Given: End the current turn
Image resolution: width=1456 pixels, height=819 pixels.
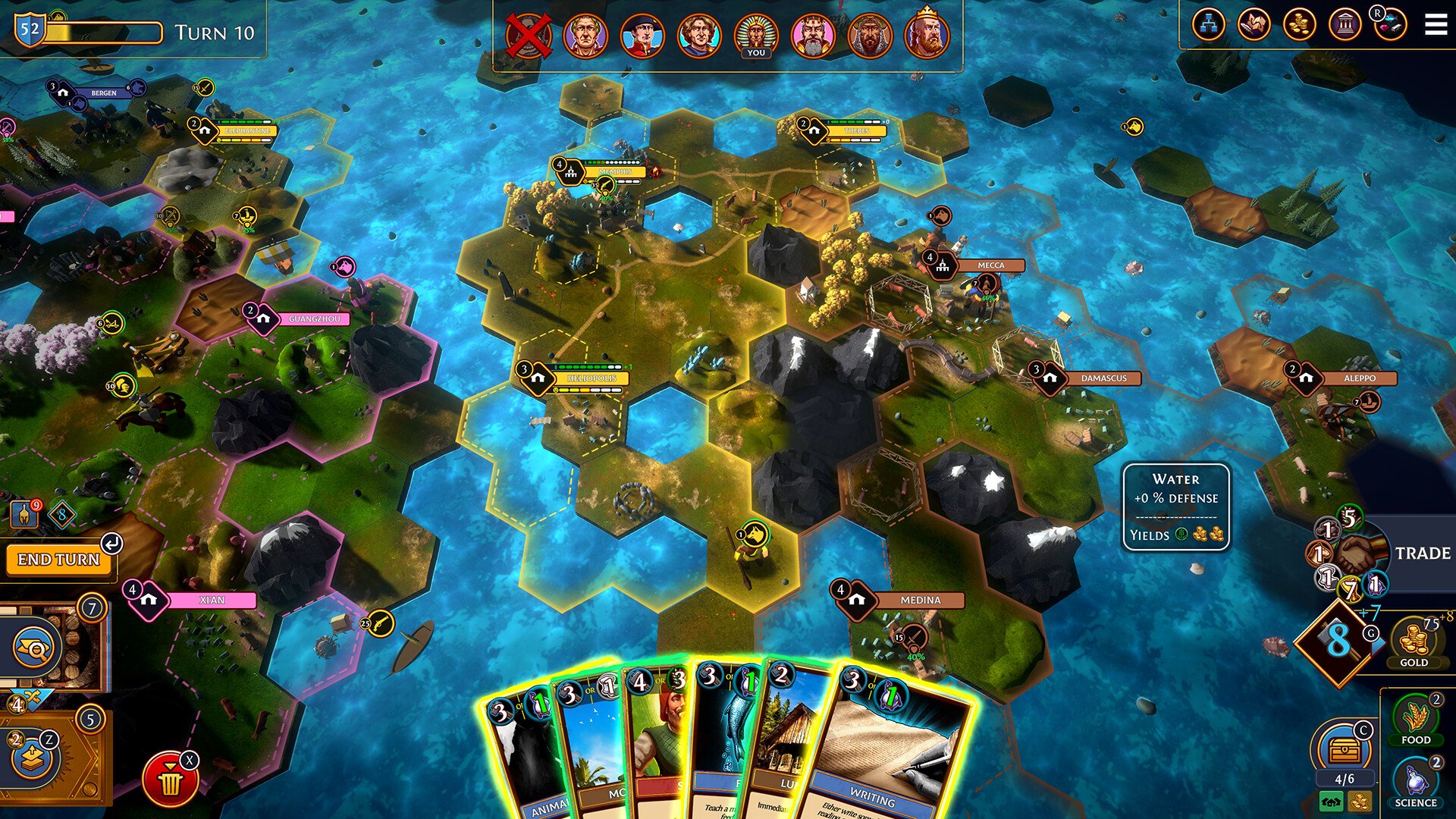Looking at the screenshot, I should (x=58, y=560).
